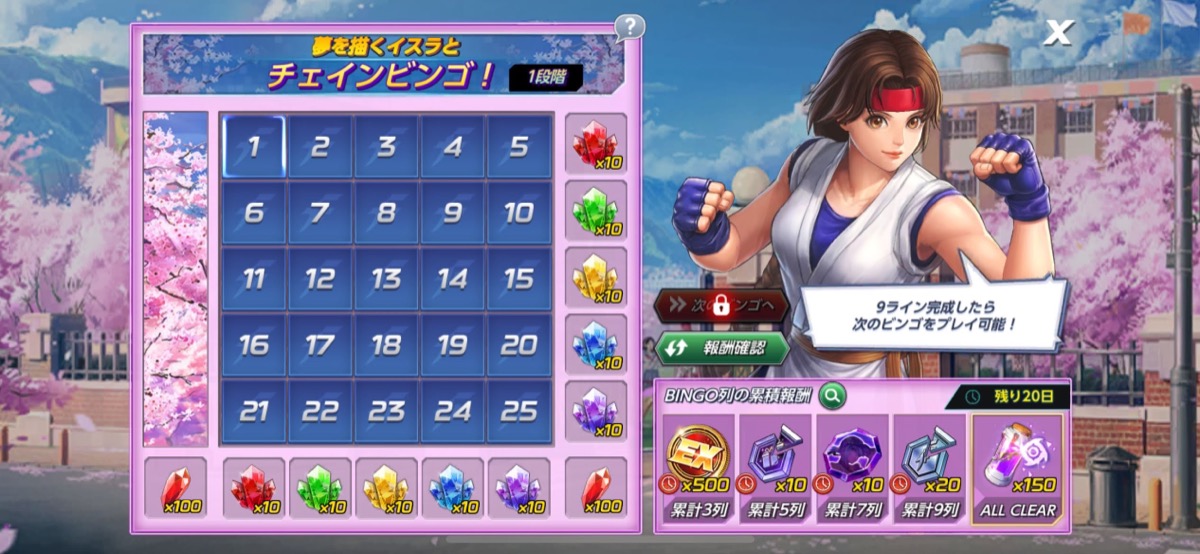1200x554 pixels.
Task: Pick bingo tile number 13
Action: [386, 279]
